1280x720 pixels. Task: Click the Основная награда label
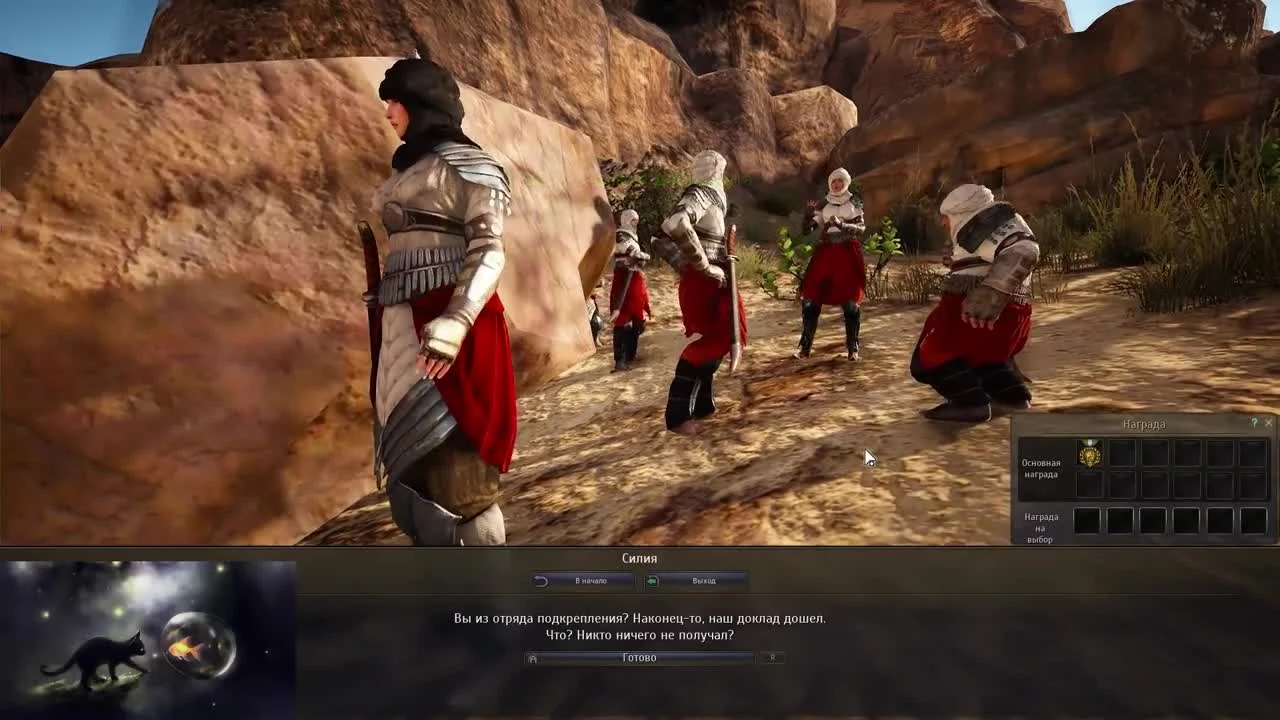point(1042,466)
